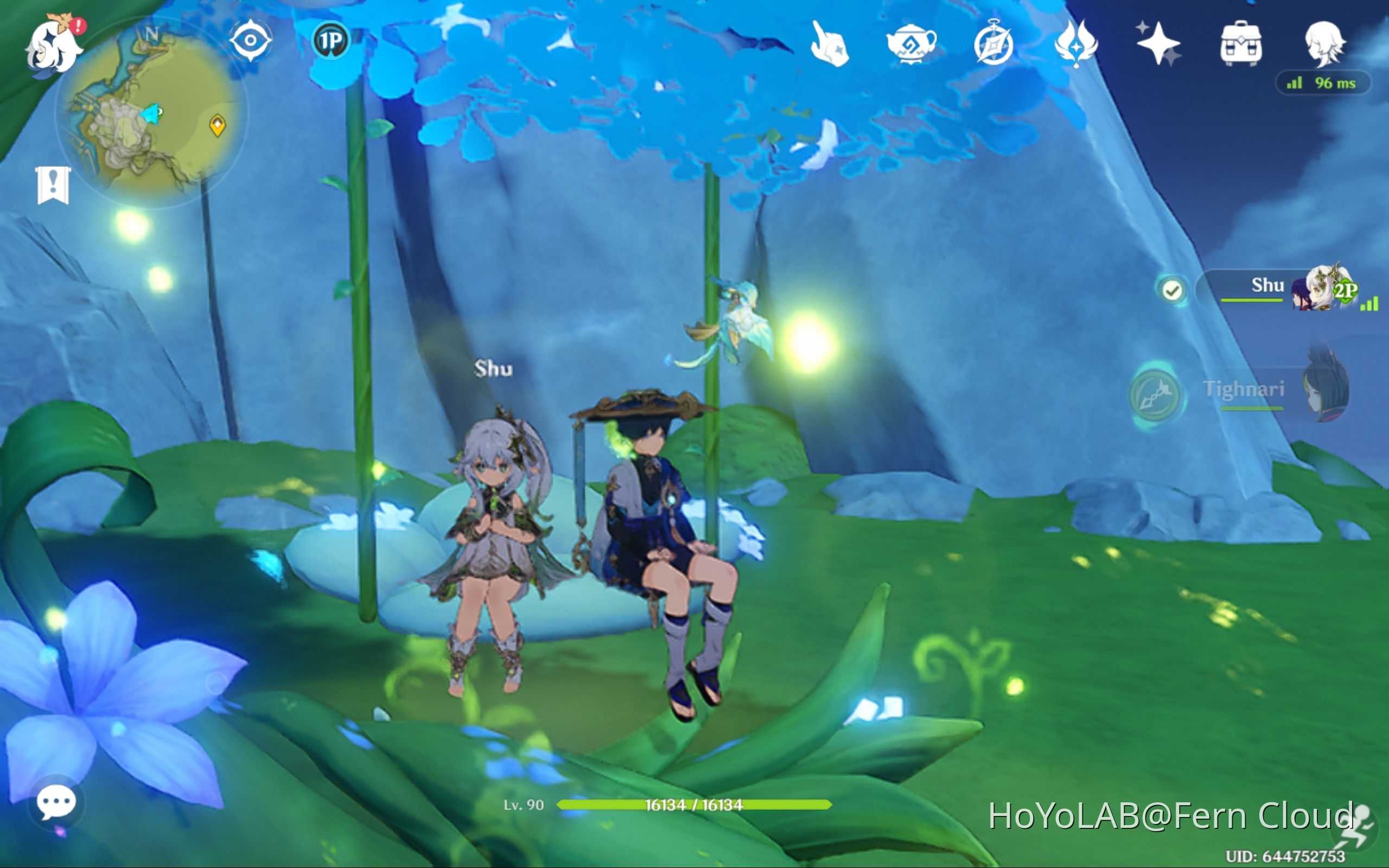Open the Paimon menu
Viewport: 1389px width, 868px height.
click(x=54, y=49)
